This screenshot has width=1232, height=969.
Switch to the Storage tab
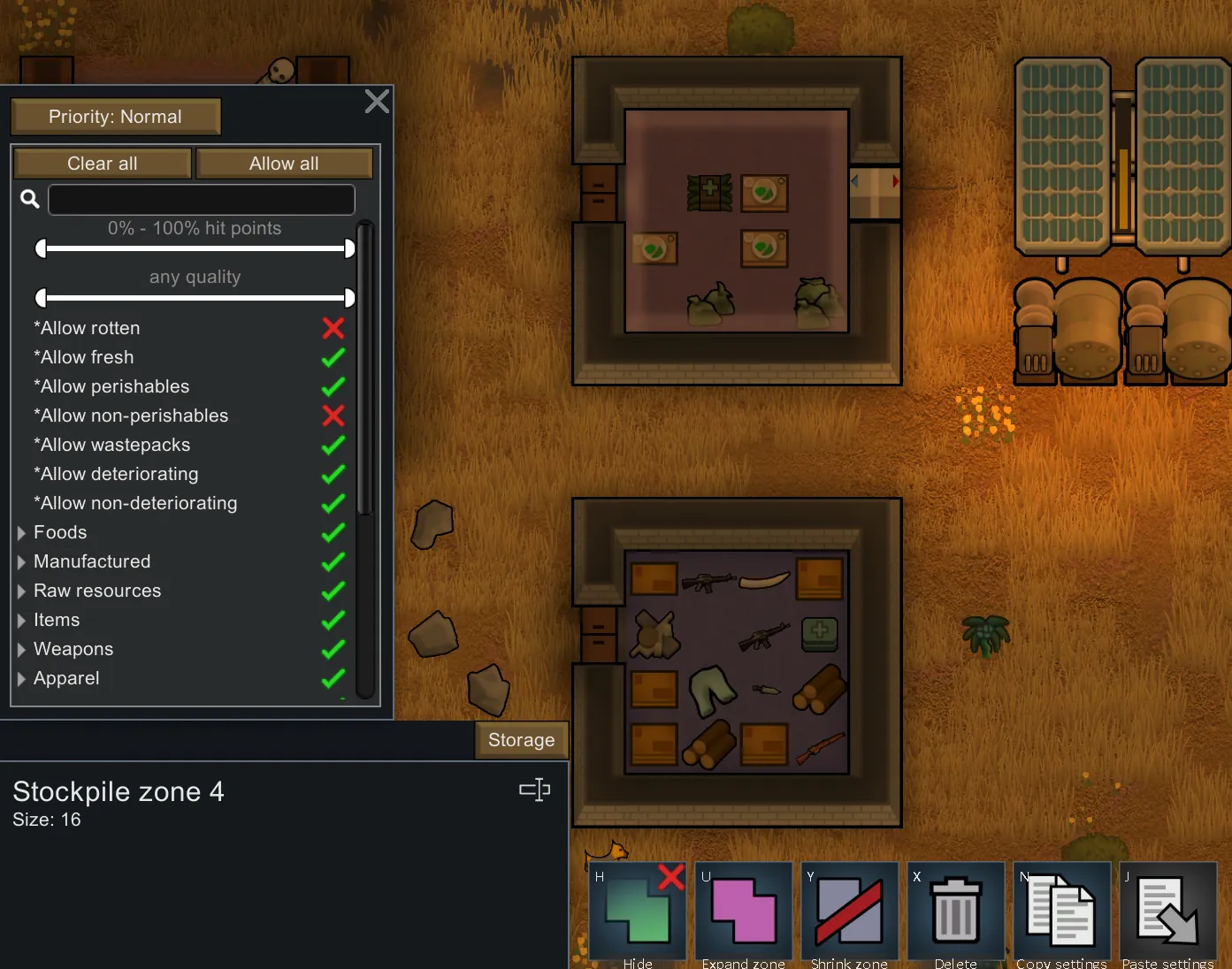[x=521, y=740]
